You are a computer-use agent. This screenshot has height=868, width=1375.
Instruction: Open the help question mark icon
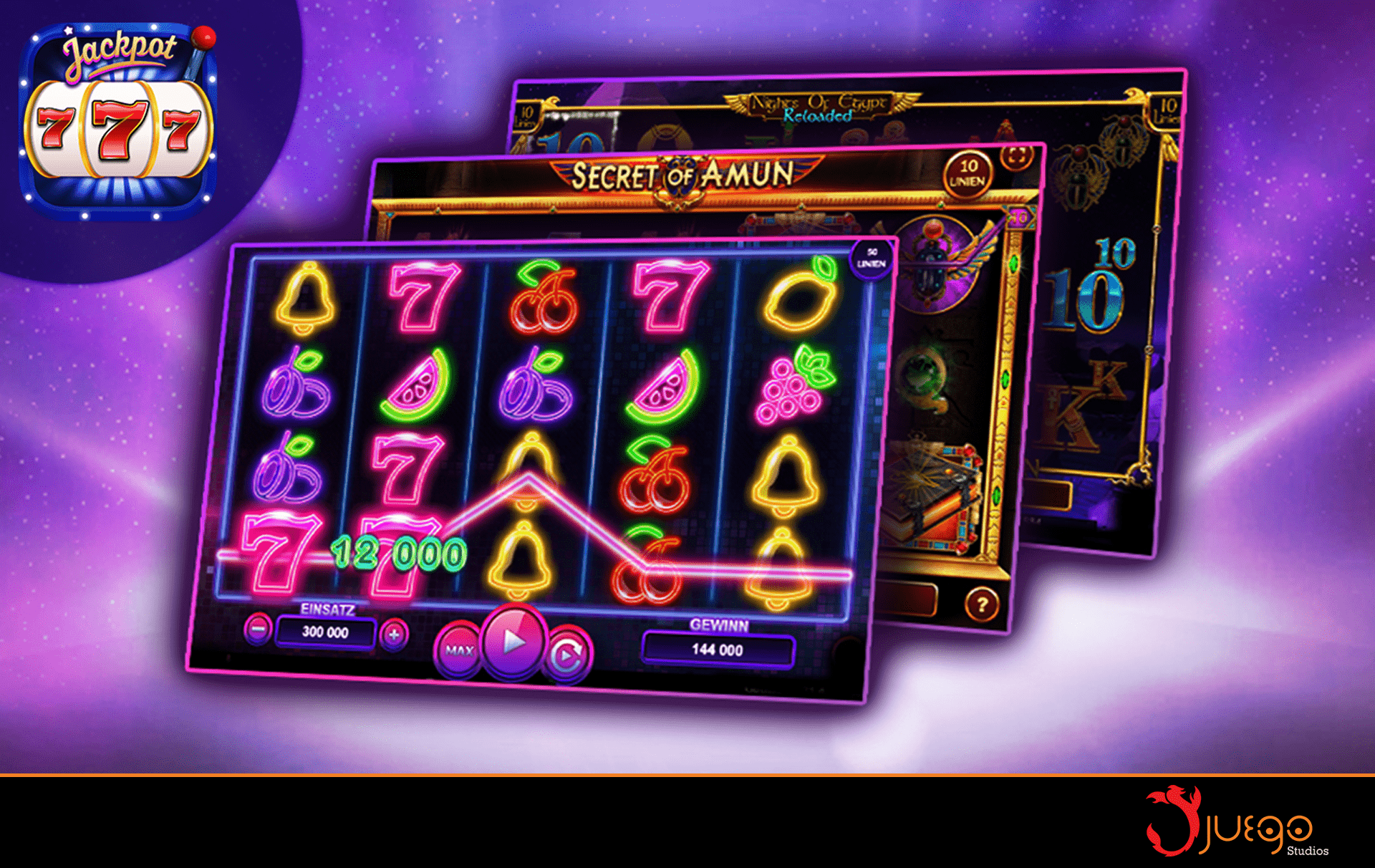[x=980, y=605]
